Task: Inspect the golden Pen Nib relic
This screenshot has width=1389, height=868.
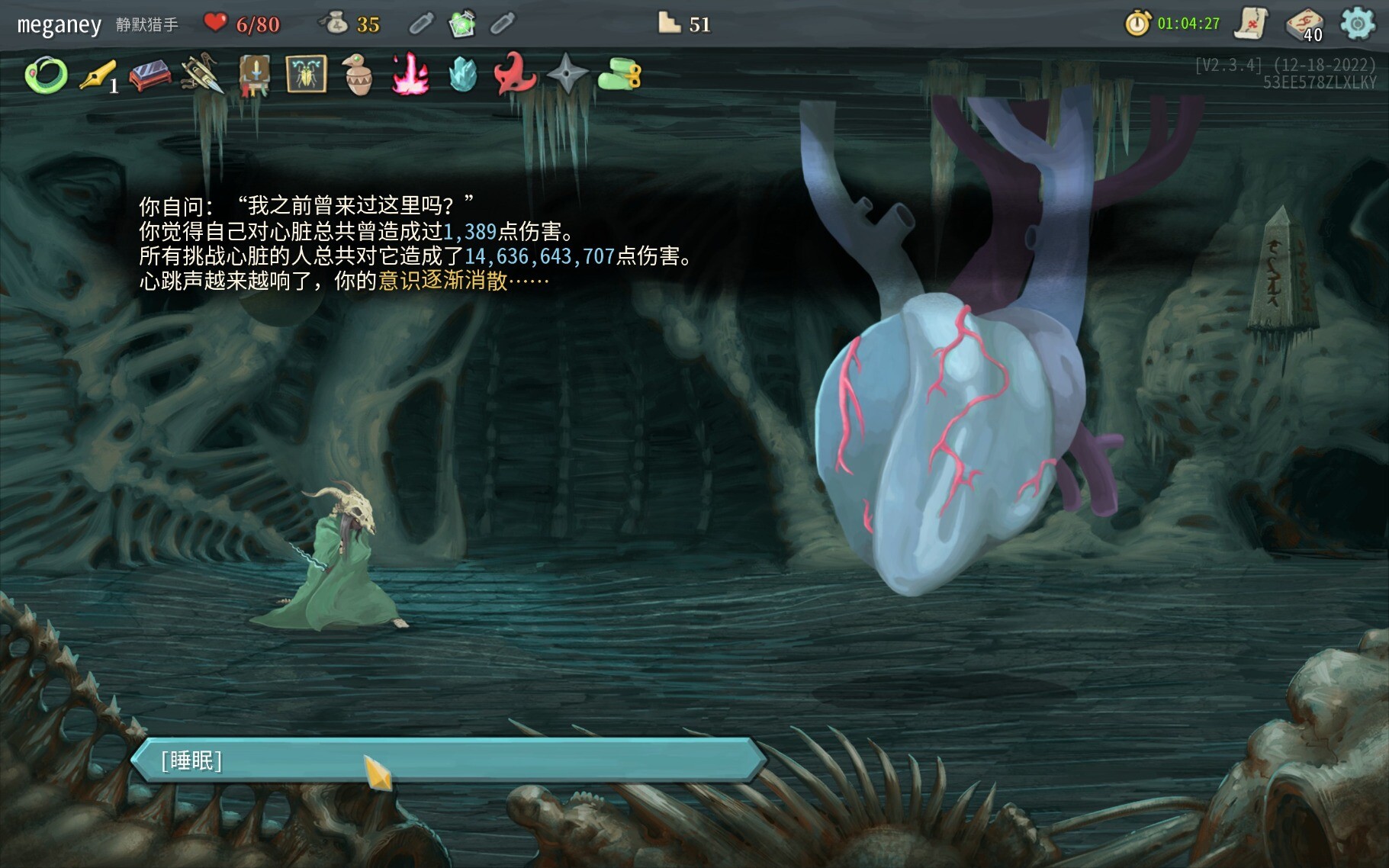Action: coord(98,76)
